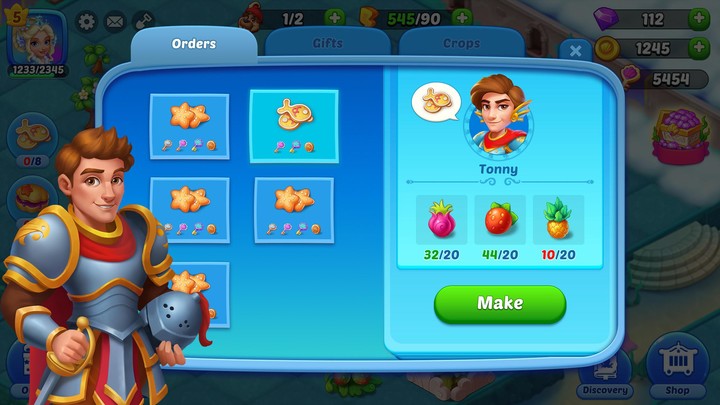Select the highlighted paint palette cookie order

pyautogui.click(x=293, y=126)
